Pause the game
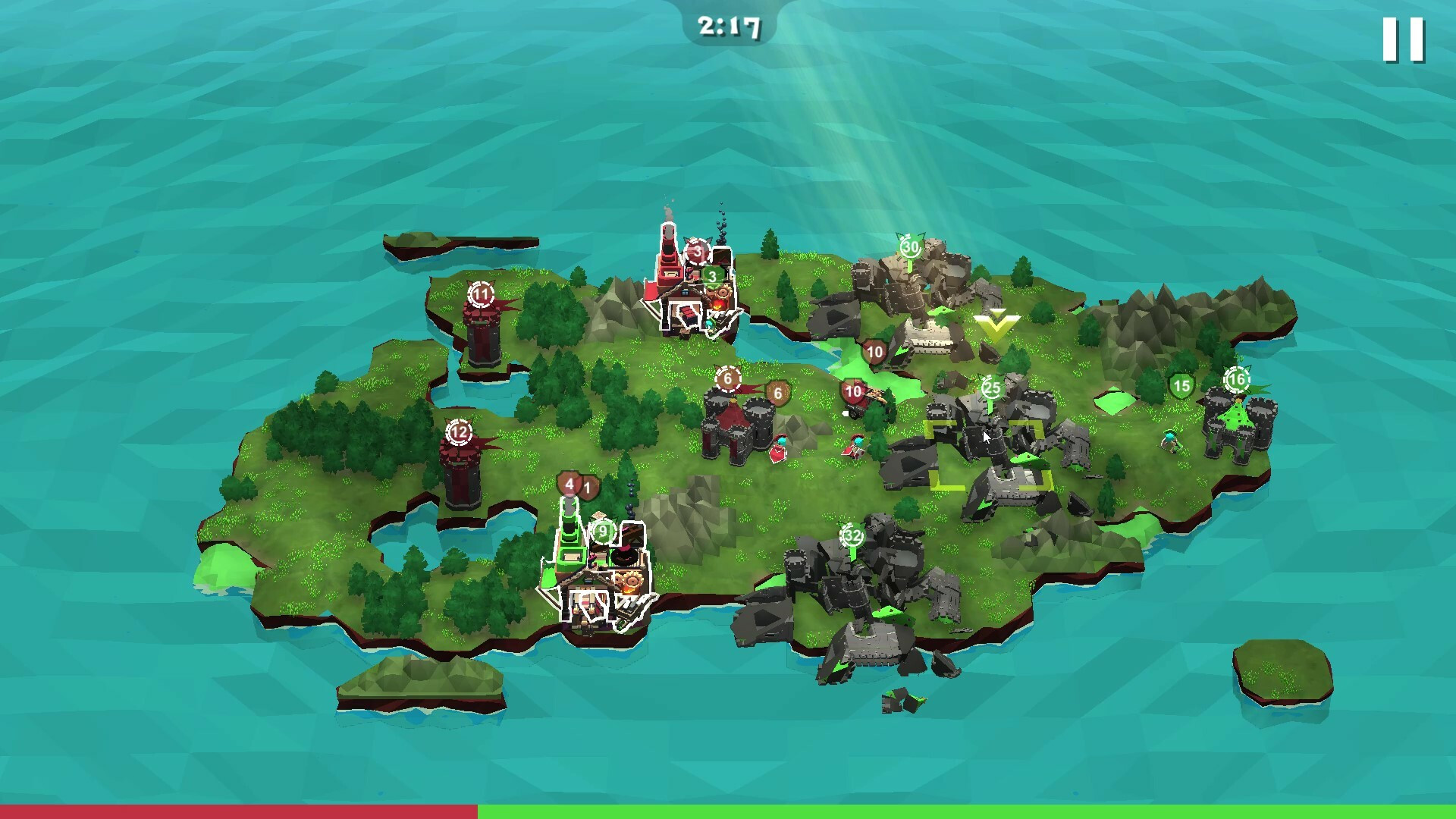The image size is (1456, 819). (1403, 39)
